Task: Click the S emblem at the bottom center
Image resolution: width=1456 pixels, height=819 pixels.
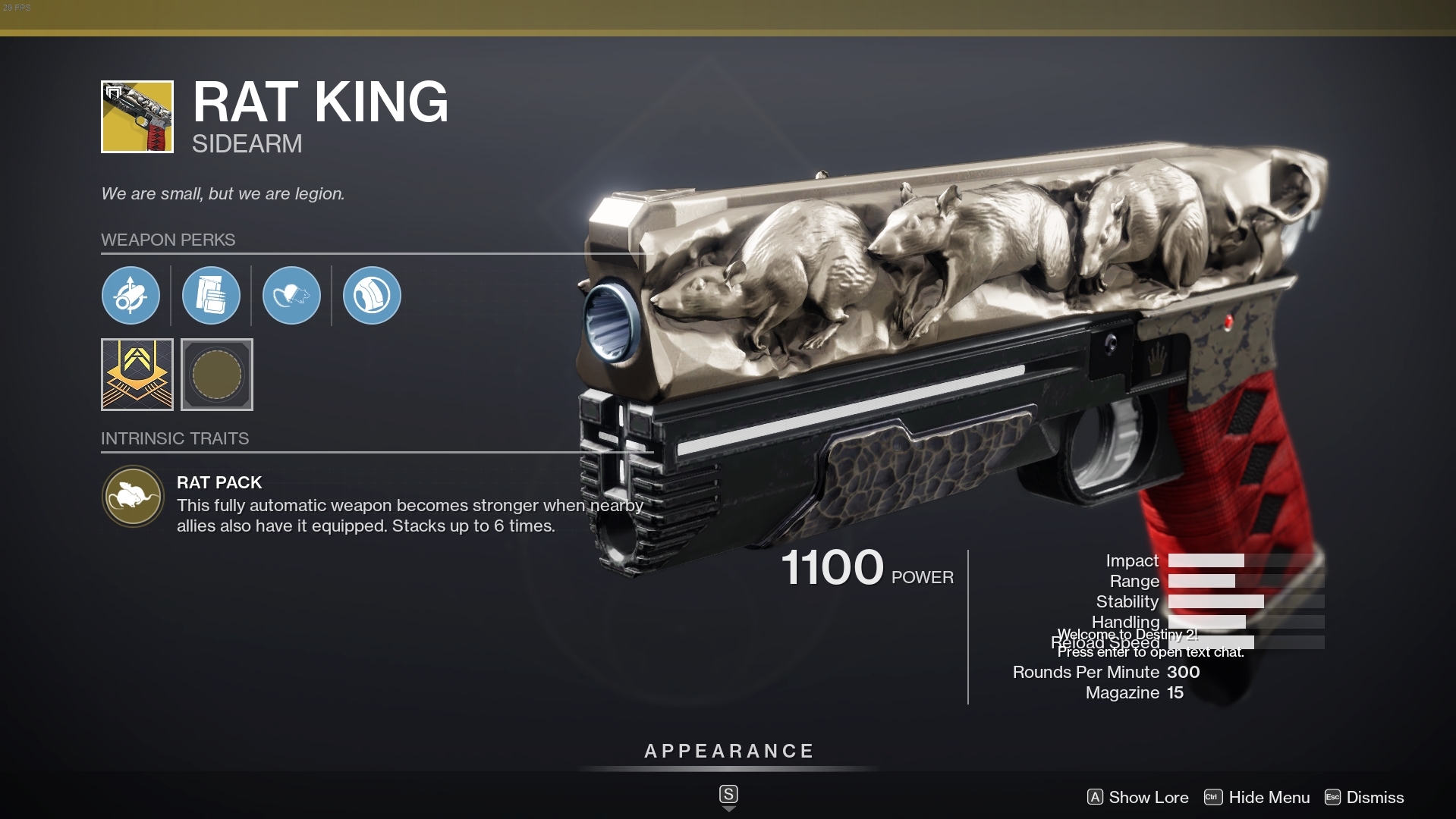Action: point(728,794)
